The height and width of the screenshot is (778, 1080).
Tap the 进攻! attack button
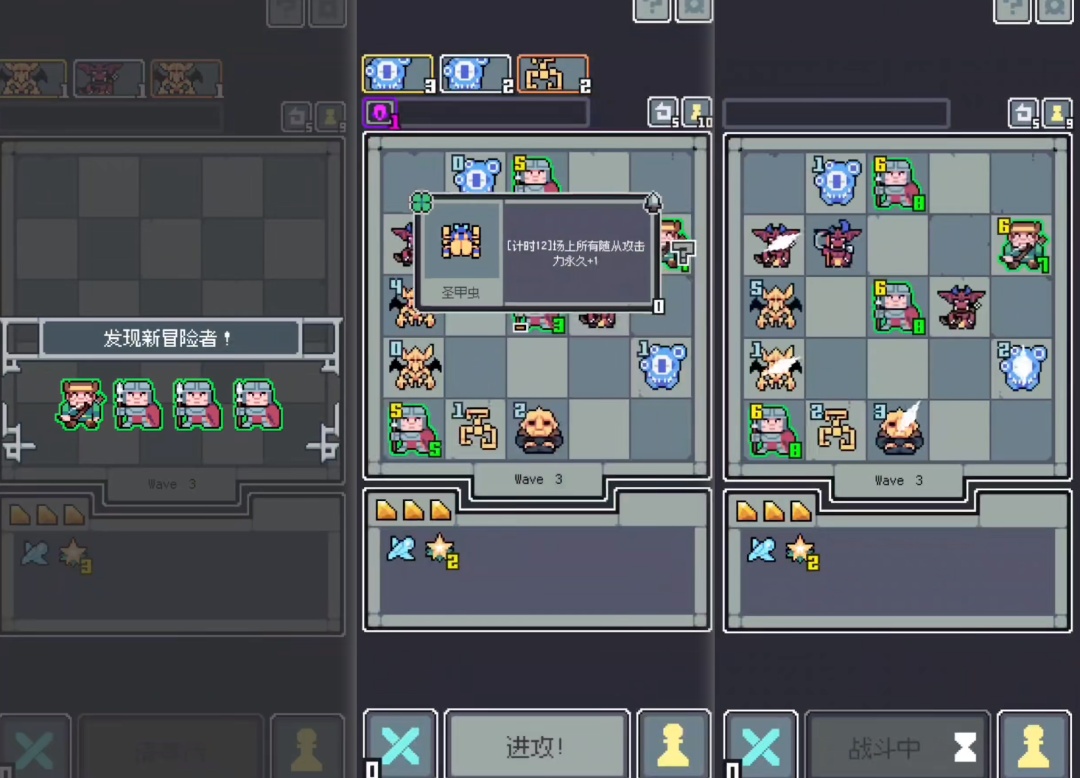point(536,745)
